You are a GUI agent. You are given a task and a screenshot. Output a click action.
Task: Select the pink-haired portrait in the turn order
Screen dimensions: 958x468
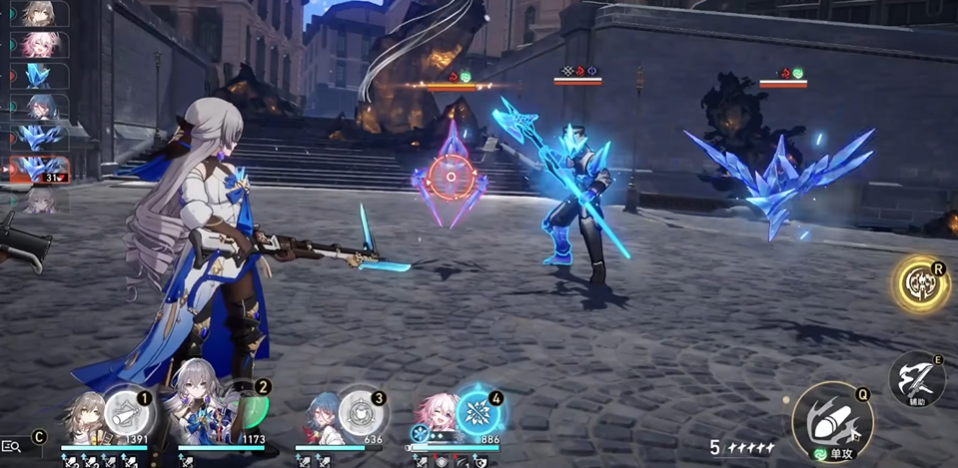coord(40,45)
